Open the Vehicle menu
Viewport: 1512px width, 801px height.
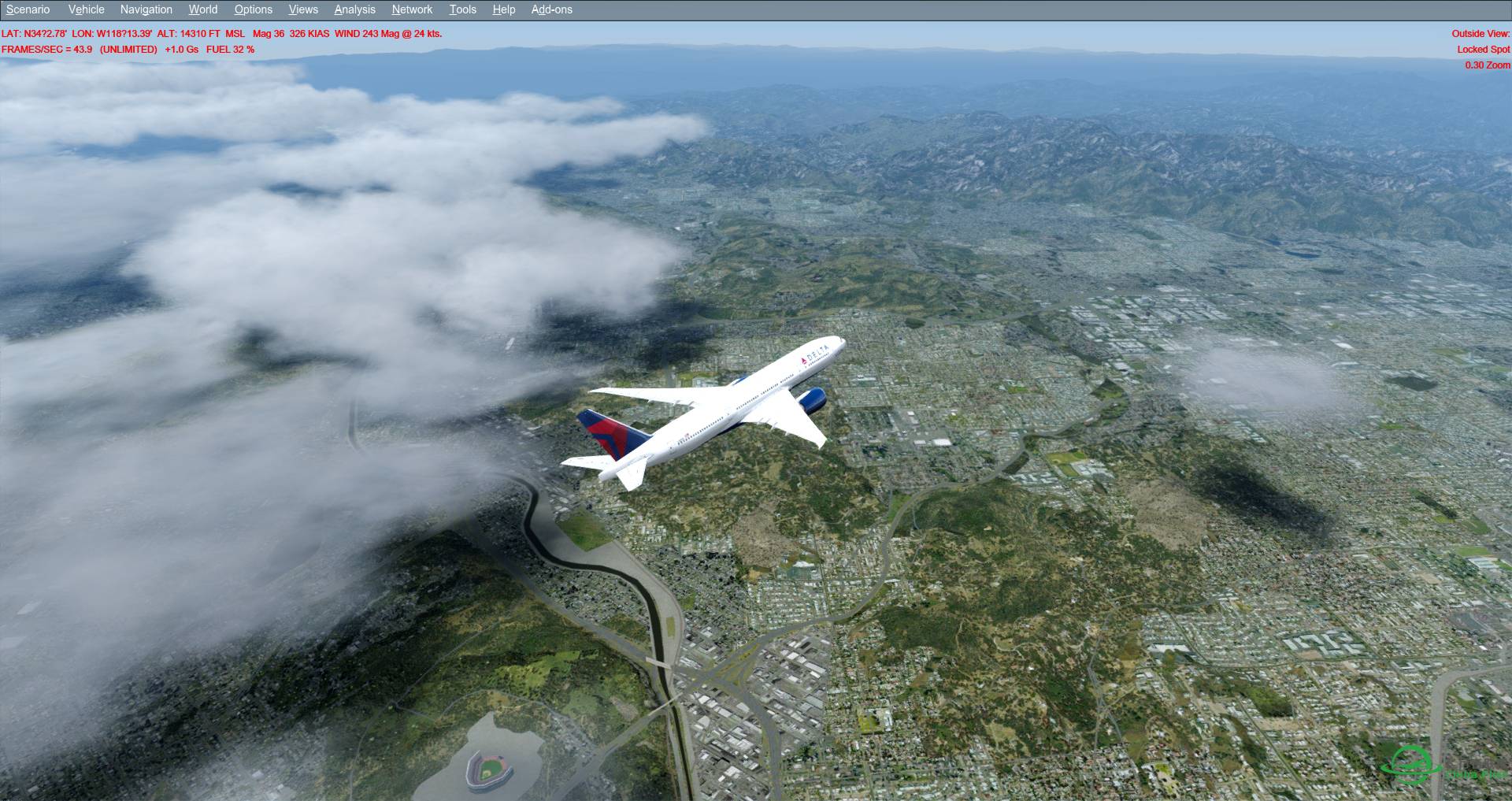pos(86,9)
